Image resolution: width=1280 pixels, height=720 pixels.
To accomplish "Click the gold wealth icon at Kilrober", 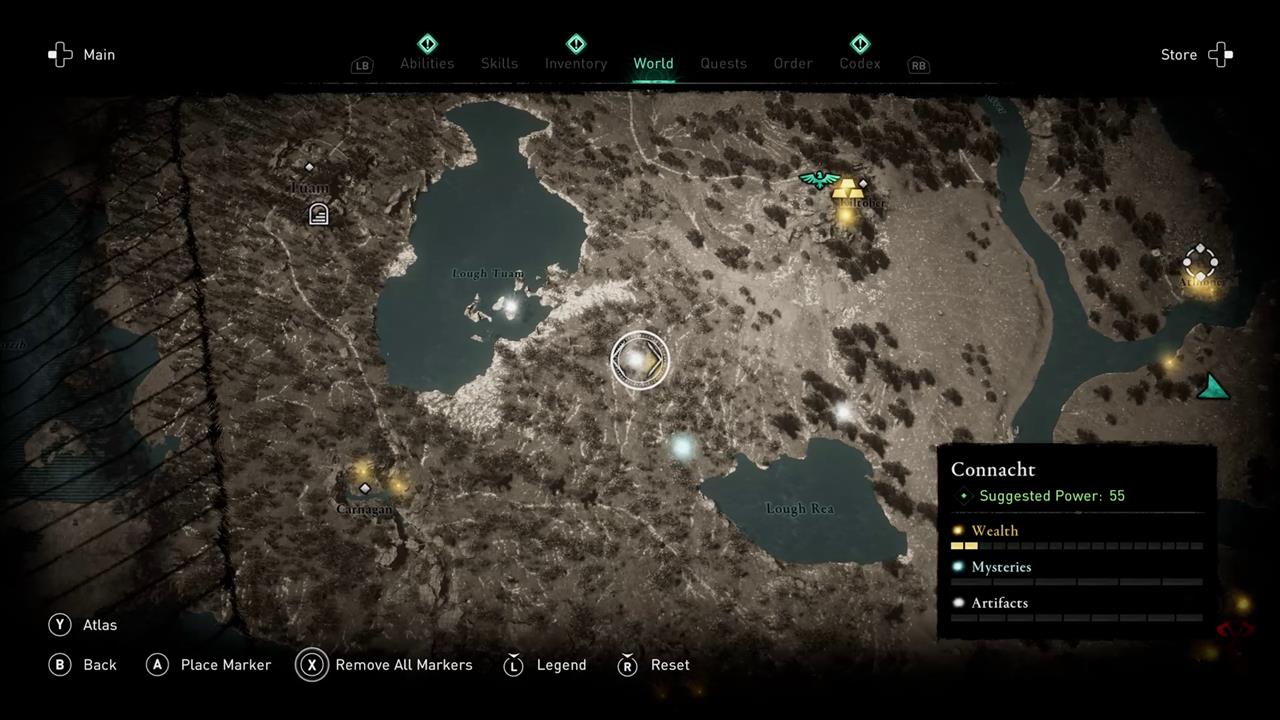I will [848, 189].
